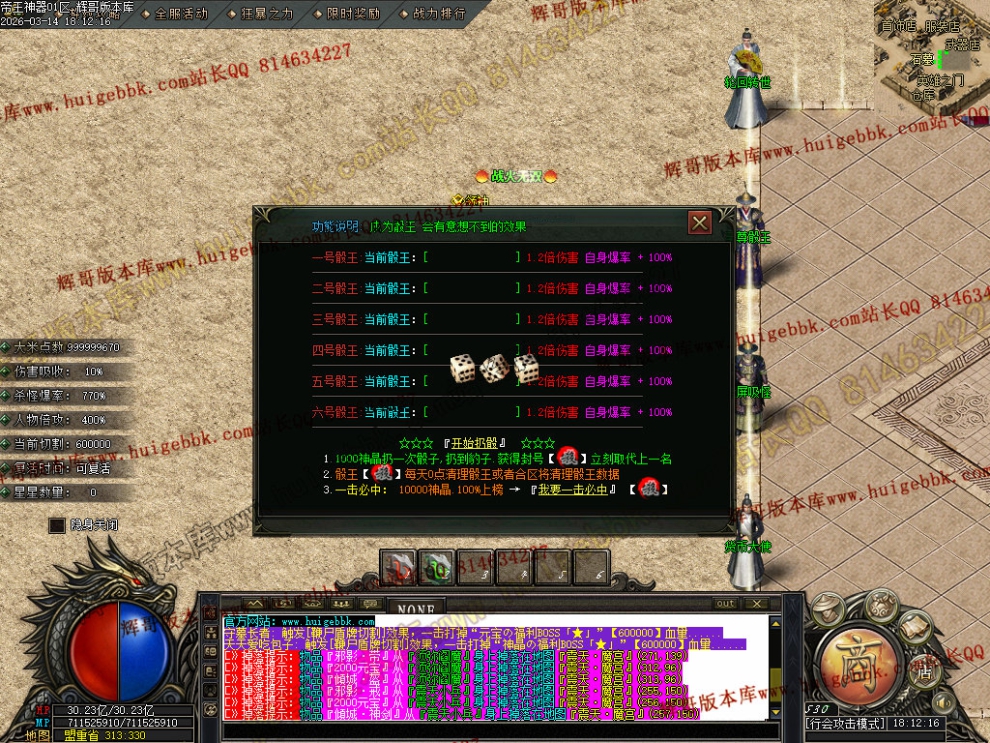The image size is (990, 743).
Task: Close the dice king dialog
Action: [x=700, y=222]
